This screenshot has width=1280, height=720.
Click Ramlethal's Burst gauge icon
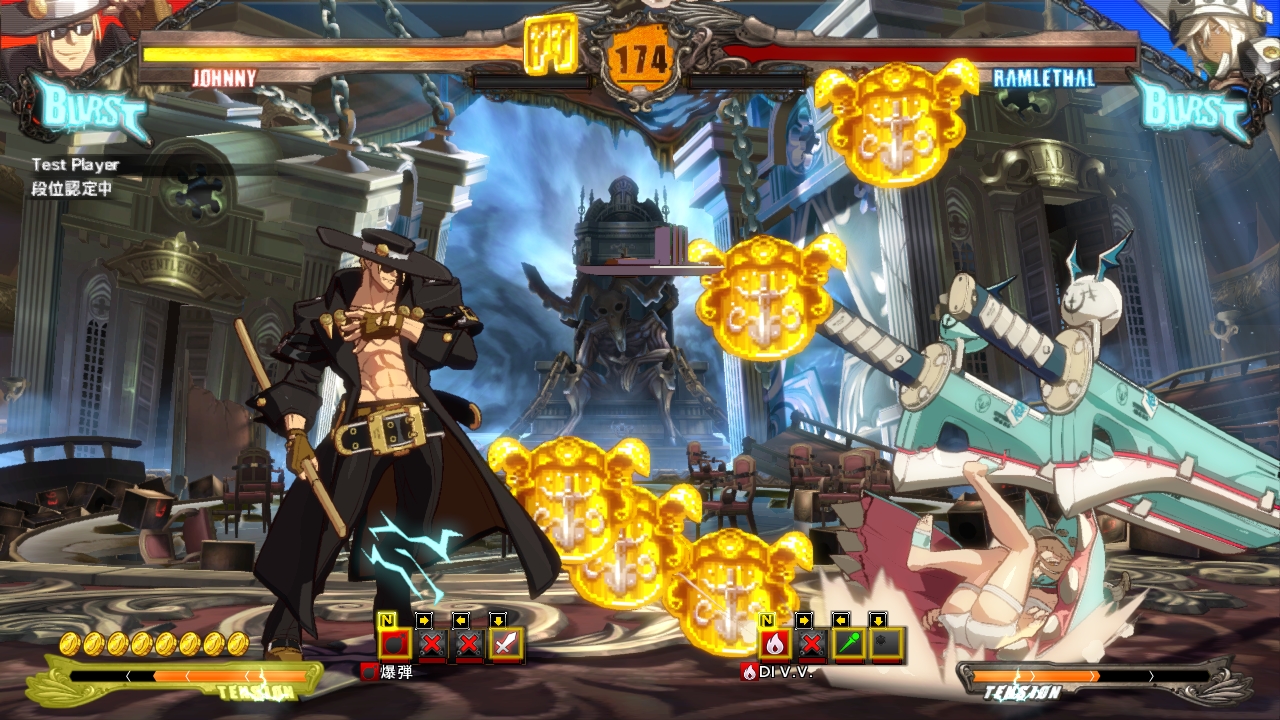[x=1190, y=108]
